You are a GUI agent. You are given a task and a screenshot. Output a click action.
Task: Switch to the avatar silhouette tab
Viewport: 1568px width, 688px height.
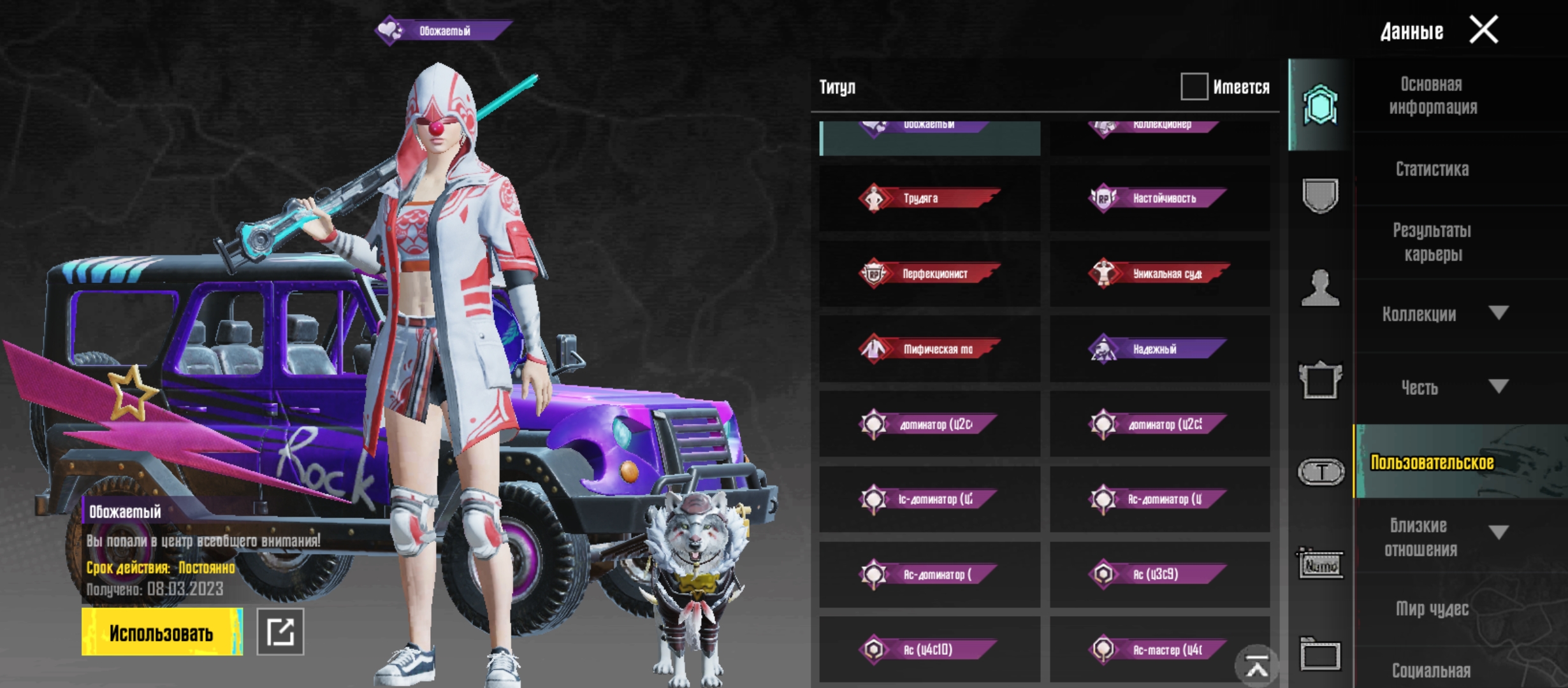[x=1320, y=288]
